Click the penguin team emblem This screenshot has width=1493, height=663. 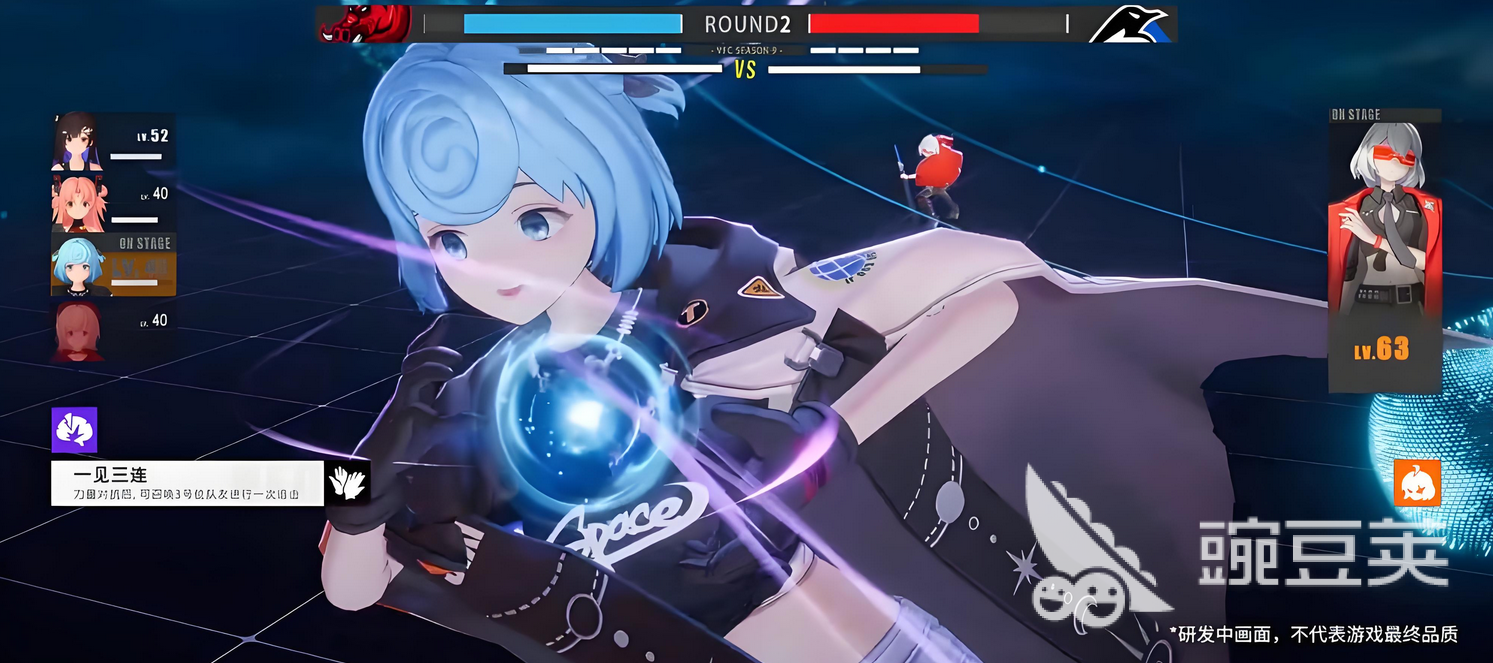[1130, 25]
